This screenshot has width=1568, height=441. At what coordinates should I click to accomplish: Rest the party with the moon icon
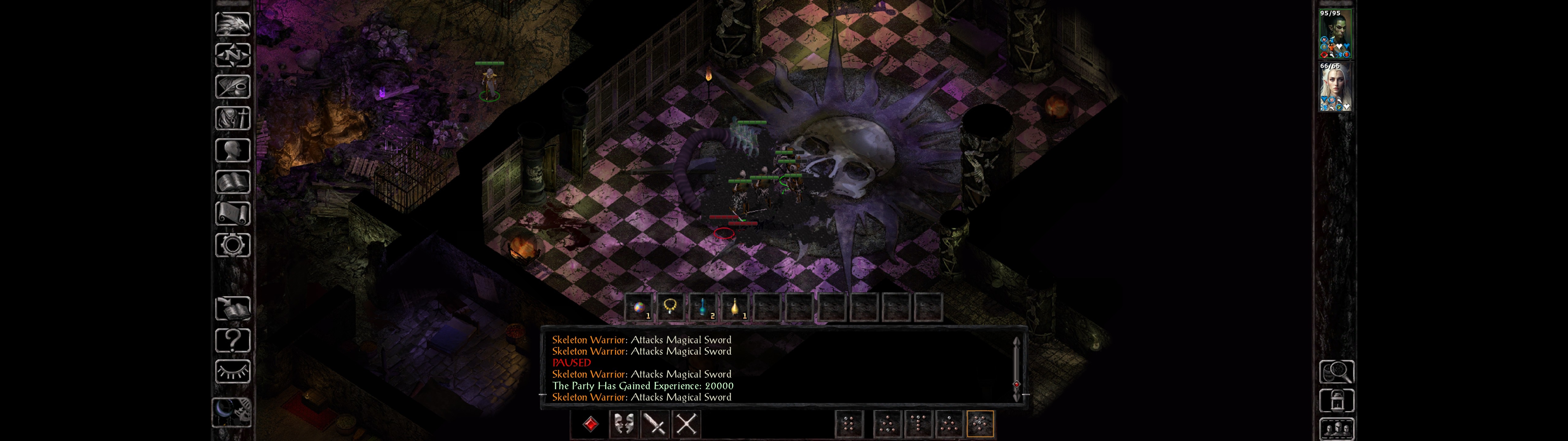click(x=231, y=412)
